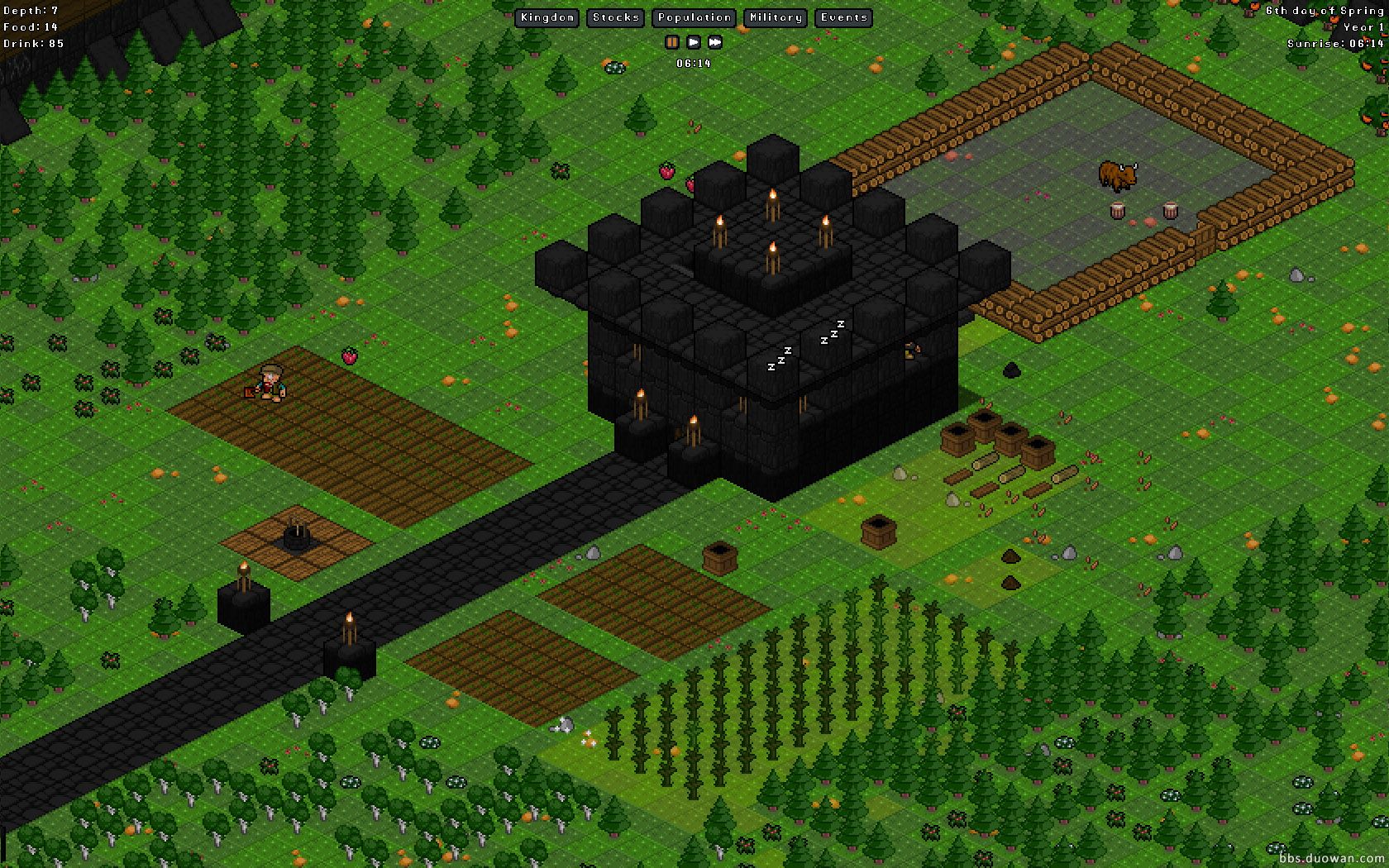The width and height of the screenshot is (1389, 868).
Task: Open the Population menu
Action: [694, 17]
